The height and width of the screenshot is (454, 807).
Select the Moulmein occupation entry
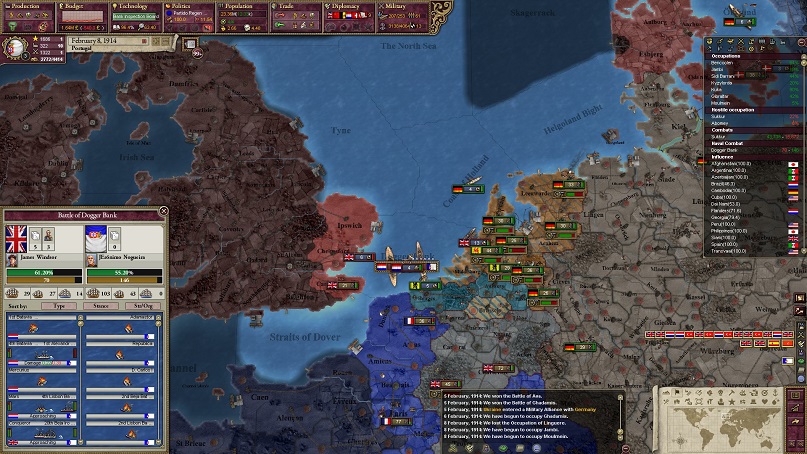[722, 103]
